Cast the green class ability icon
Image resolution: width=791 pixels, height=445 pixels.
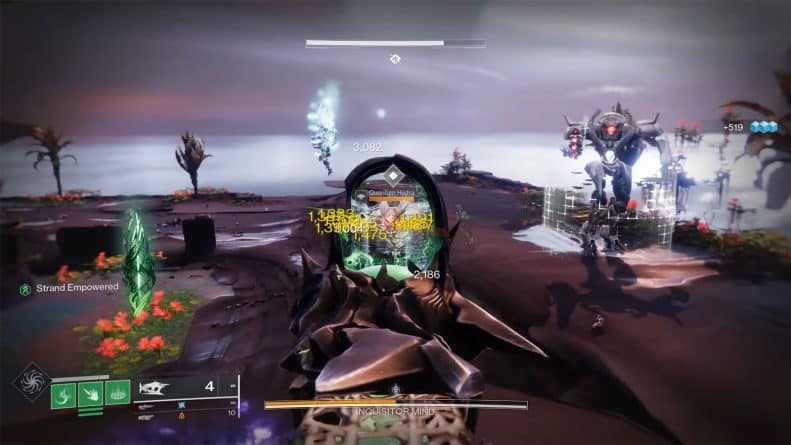click(x=118, y=393)
